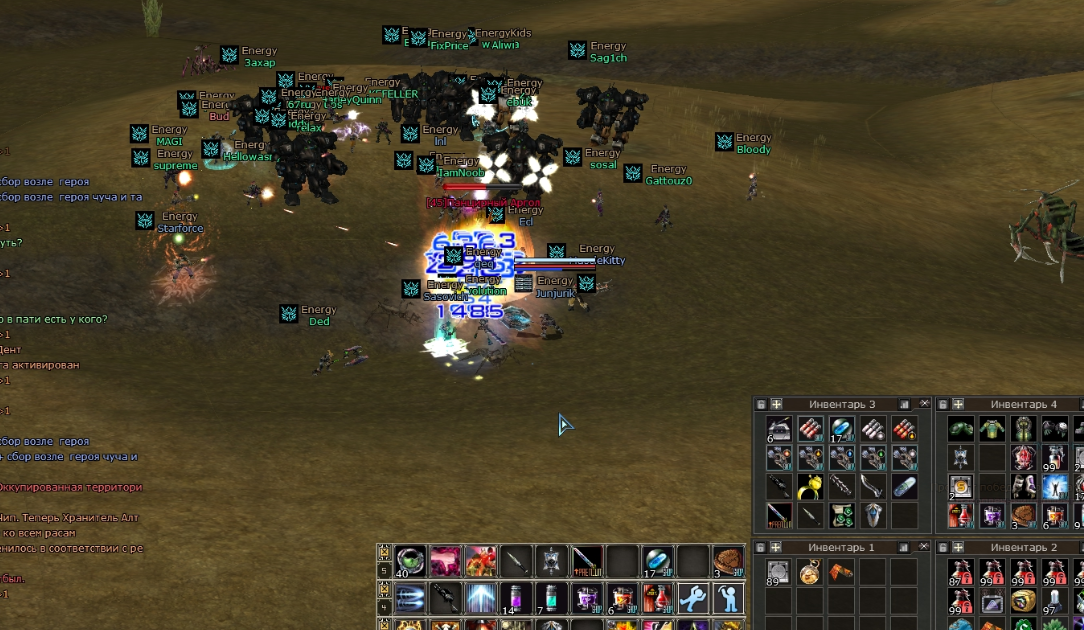Select the yellow ring in Инвентарь 3
1084x630 pixels.
pos(810,487)
